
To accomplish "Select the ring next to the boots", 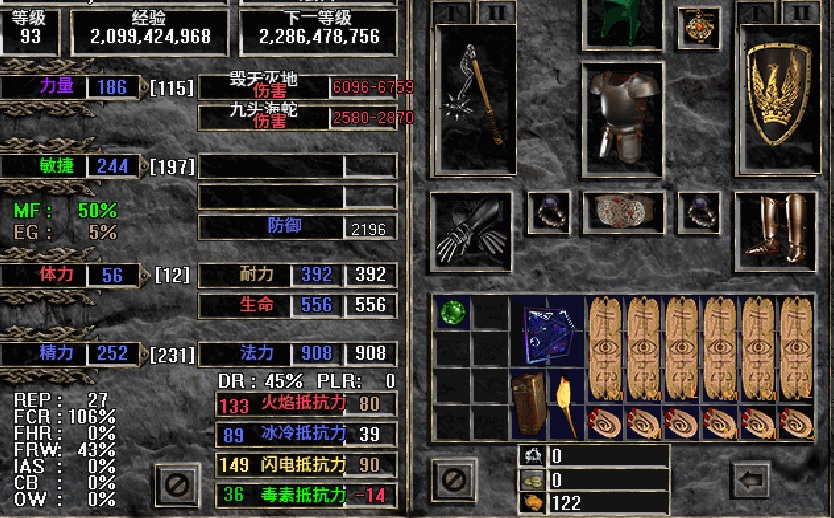I will [x=698, y=212].
